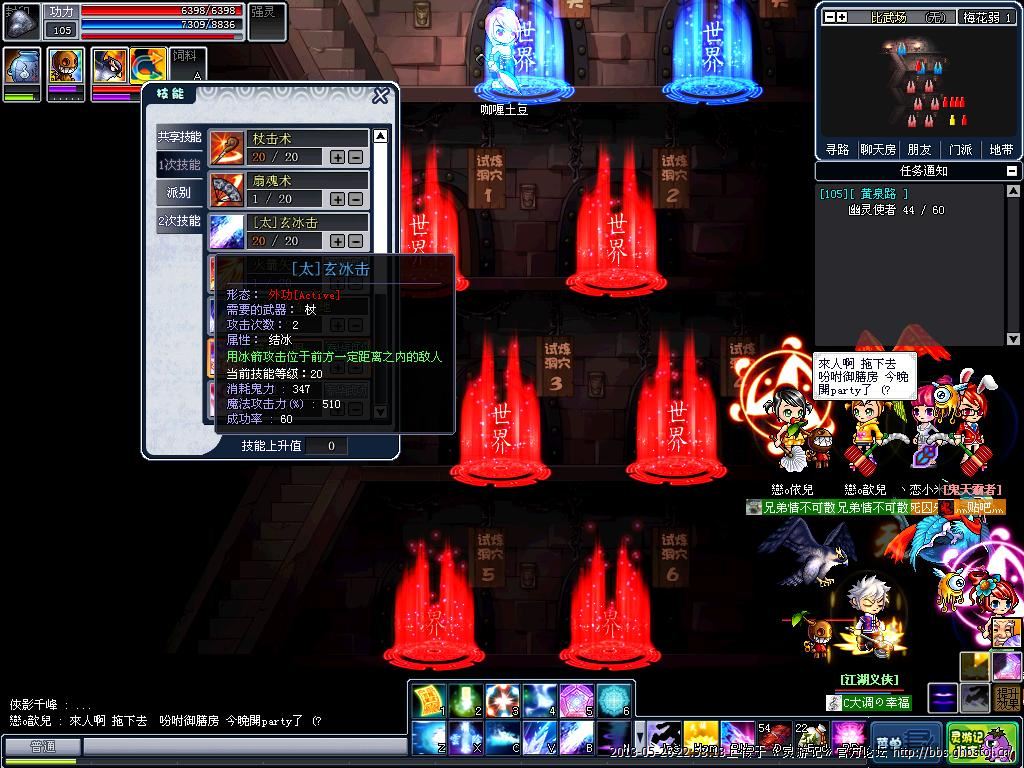Screen dimensions: 1024x768
Task: Add a point to [太]玄冰击
Action: [338, 241]
